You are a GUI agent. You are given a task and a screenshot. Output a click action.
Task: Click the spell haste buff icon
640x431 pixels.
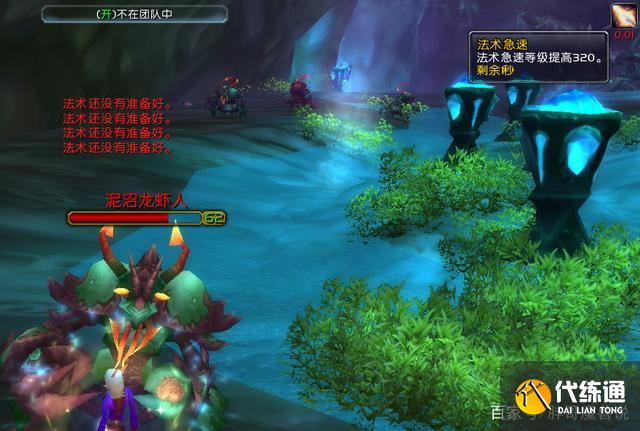coord(623,16)
